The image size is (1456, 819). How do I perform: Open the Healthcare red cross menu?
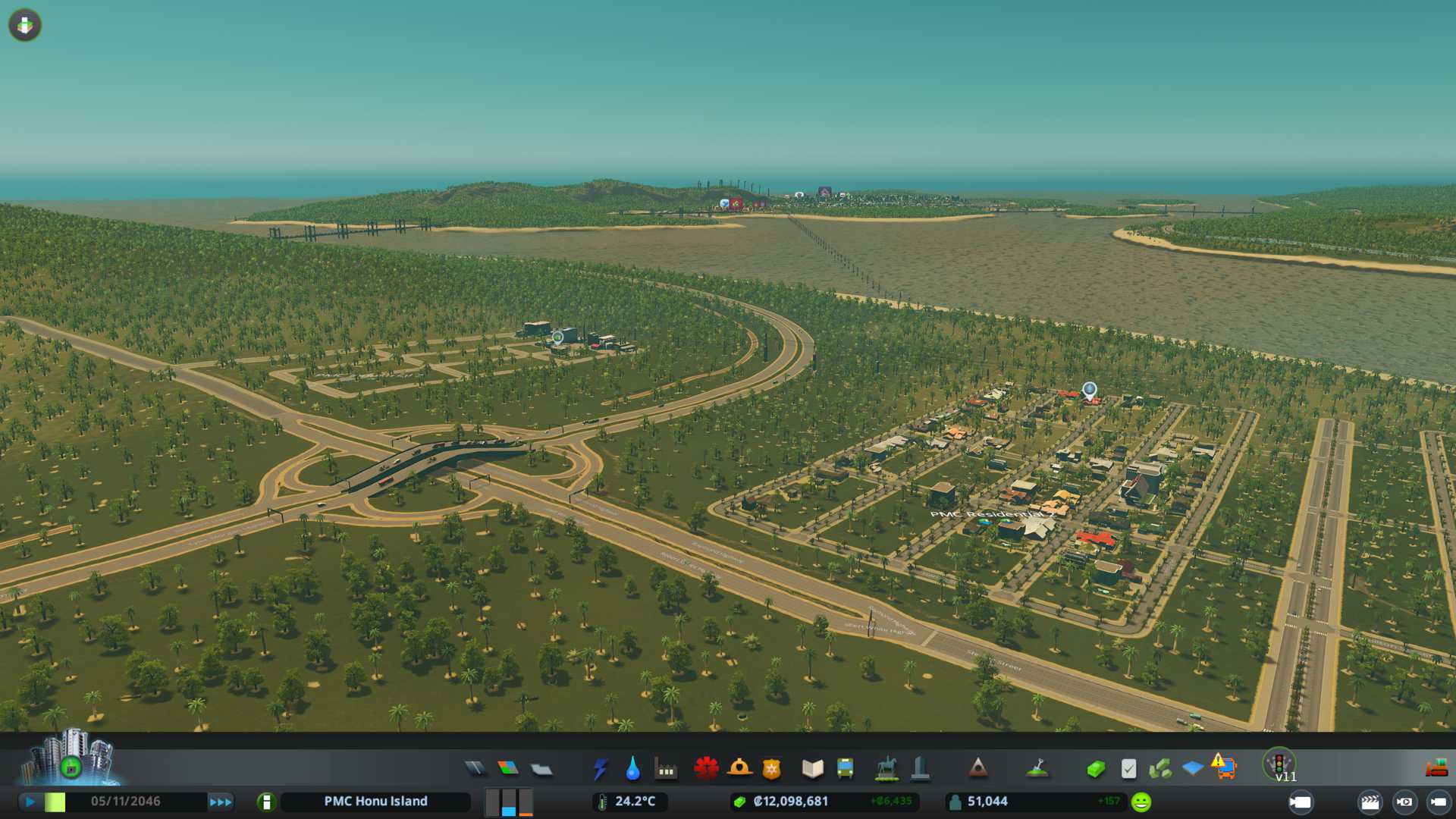(706, 769)
